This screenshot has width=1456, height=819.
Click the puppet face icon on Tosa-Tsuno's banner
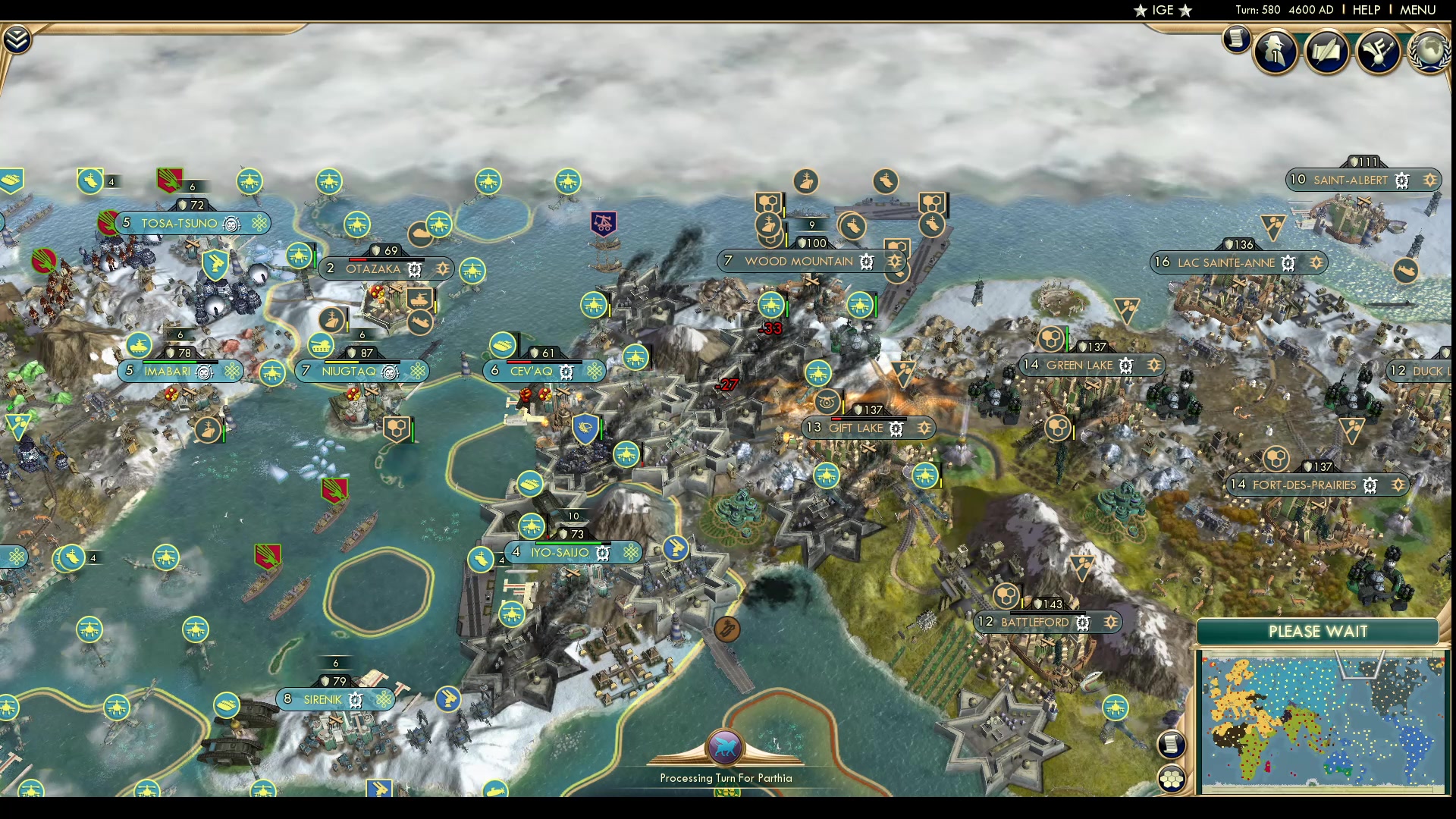click(x=230, y=224)
